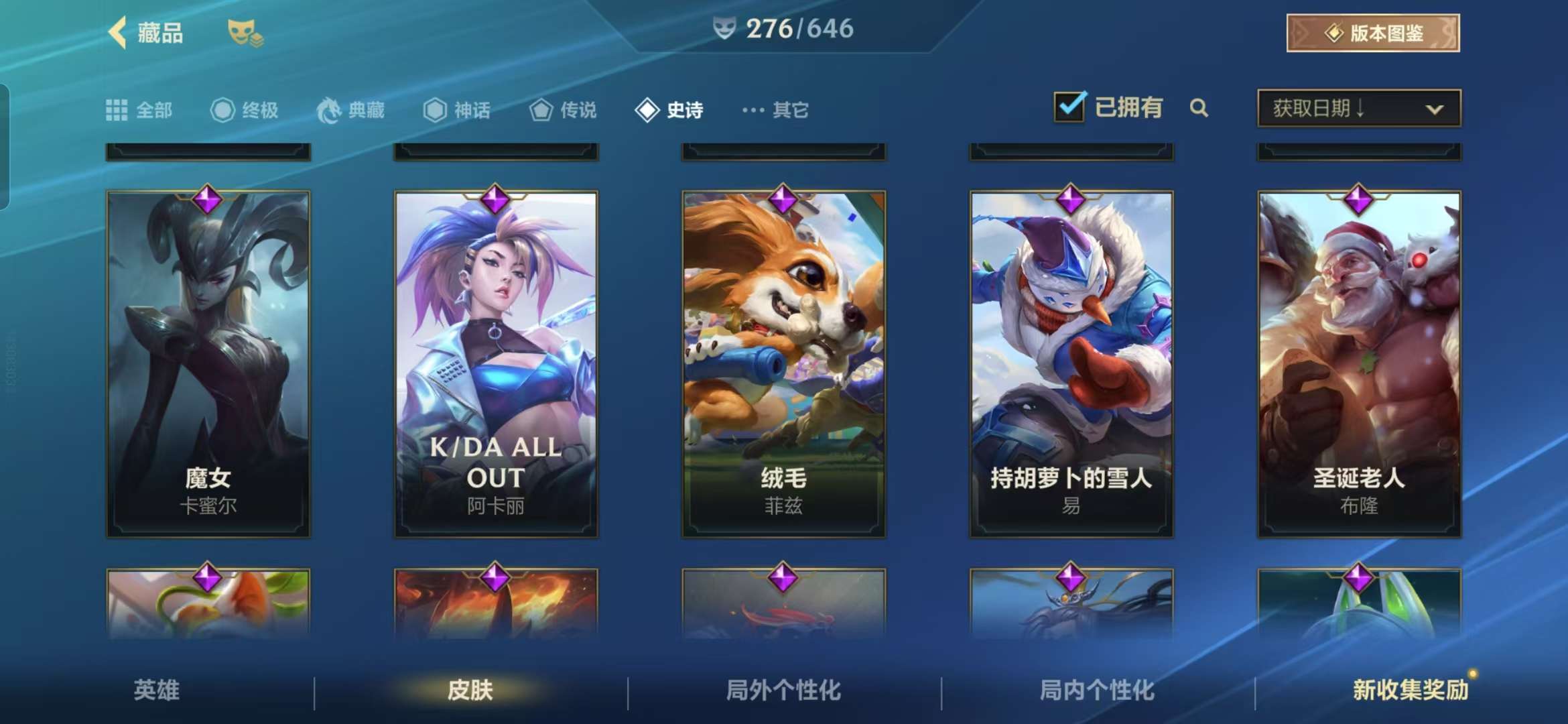Go back from the 藏品 collection screen
Screen dimensions: 1568x724
pos(119,32)
